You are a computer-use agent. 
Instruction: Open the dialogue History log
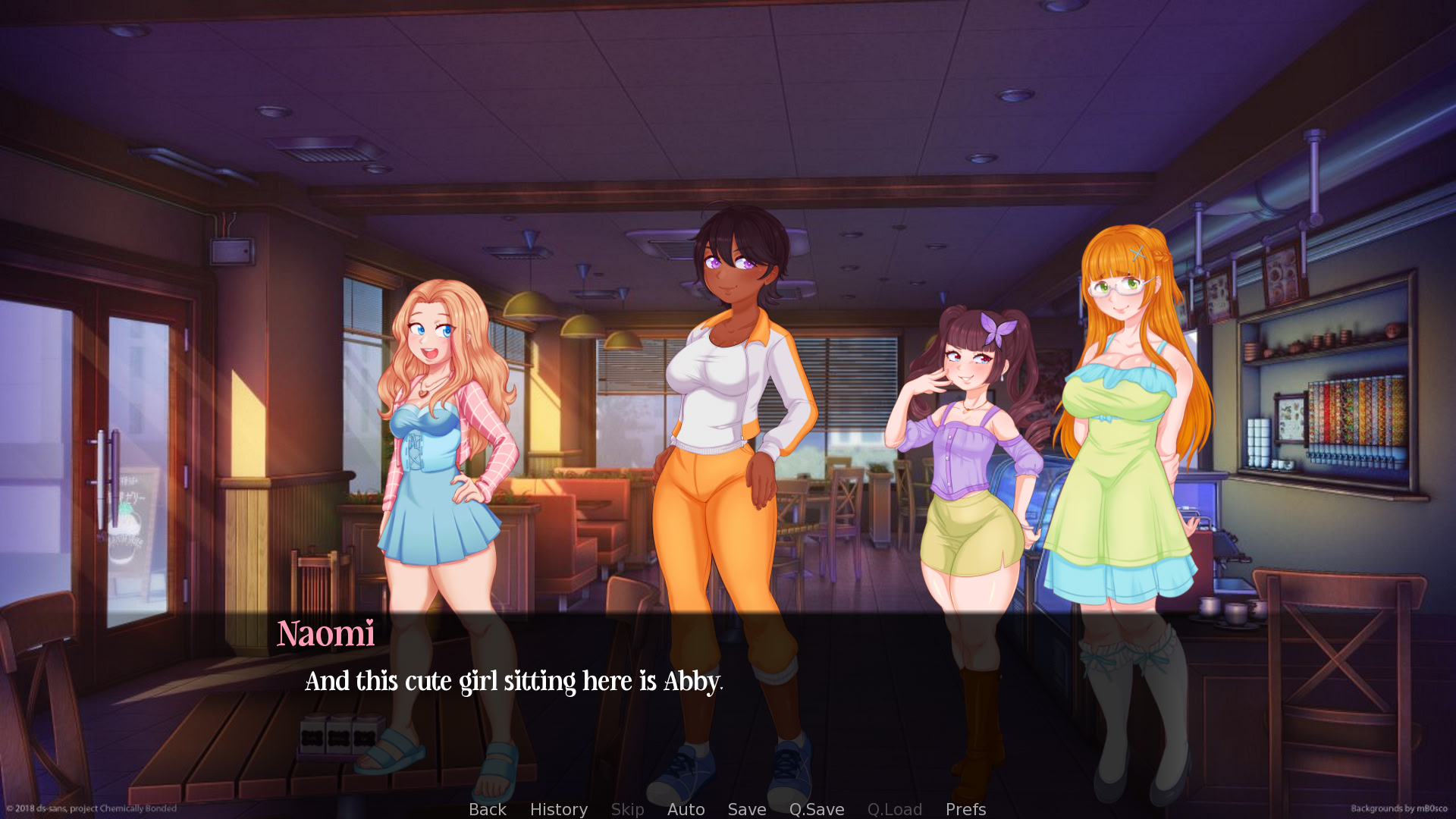[x=558, y=809]
